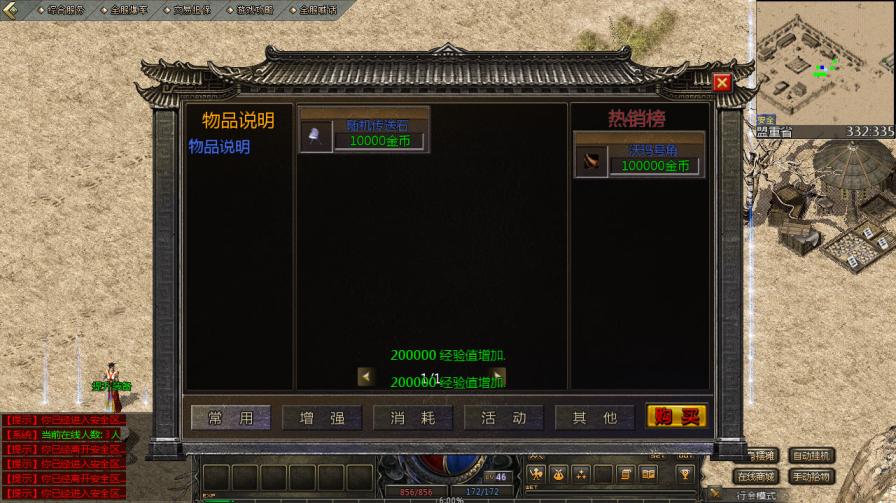The height and width of the screenshot is (503, 896).
Task: Select the 消耗 category tab
Action: (413, 418)
